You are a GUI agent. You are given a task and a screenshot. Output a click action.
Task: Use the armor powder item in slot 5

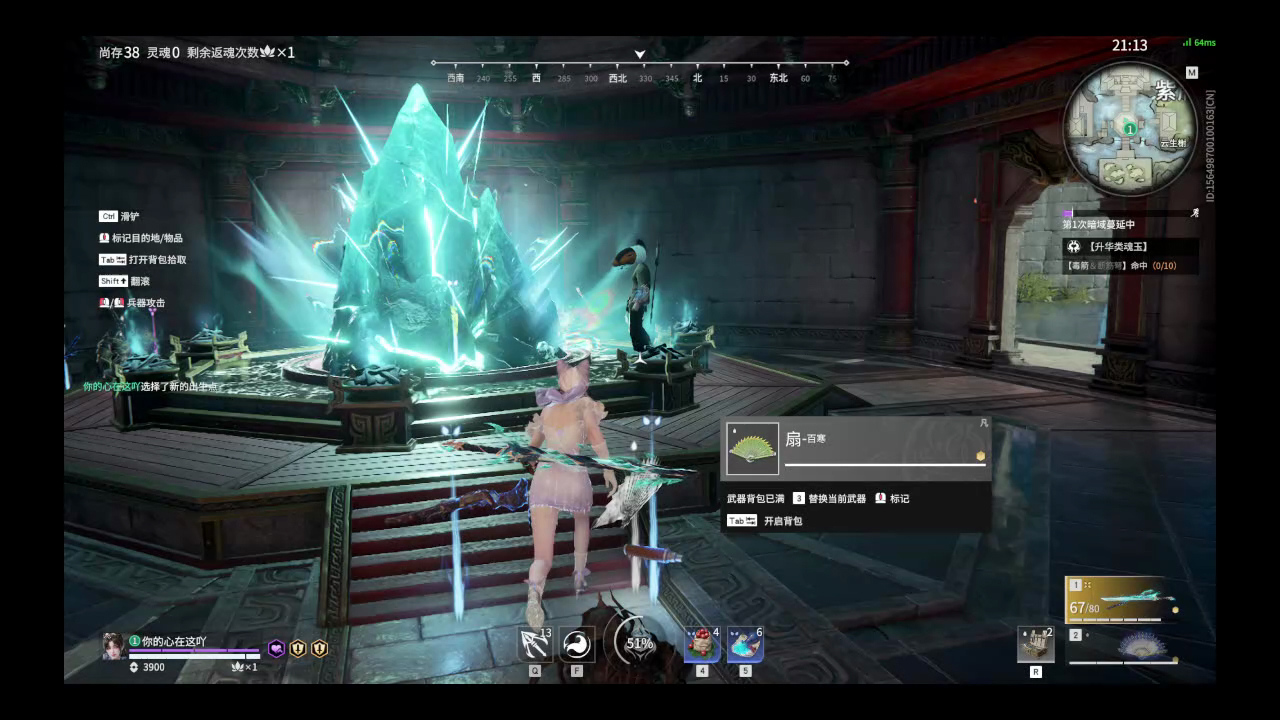click(x=745, y=643)
